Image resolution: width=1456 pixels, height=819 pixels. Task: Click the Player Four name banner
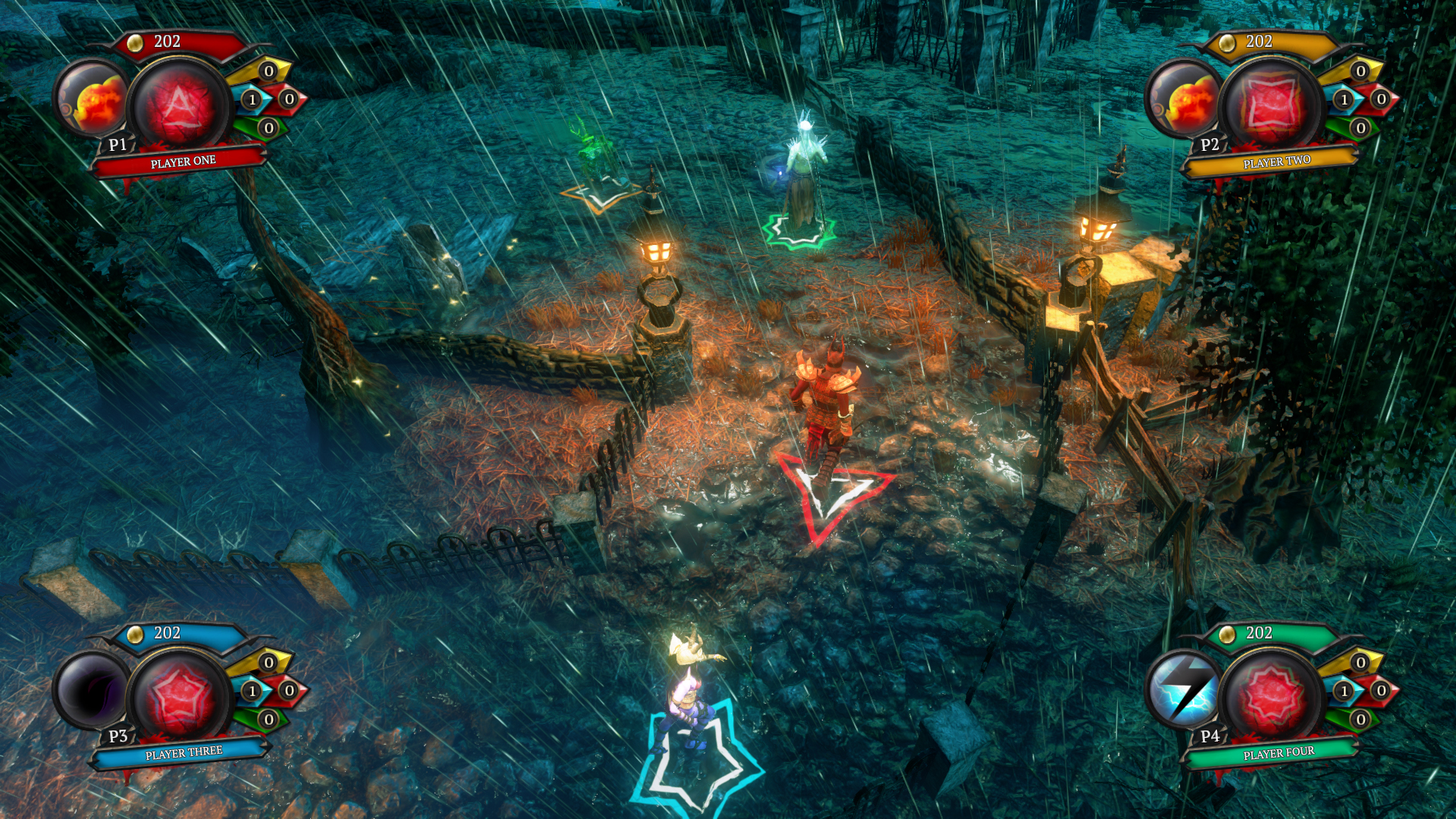[x=1277, y=753]
